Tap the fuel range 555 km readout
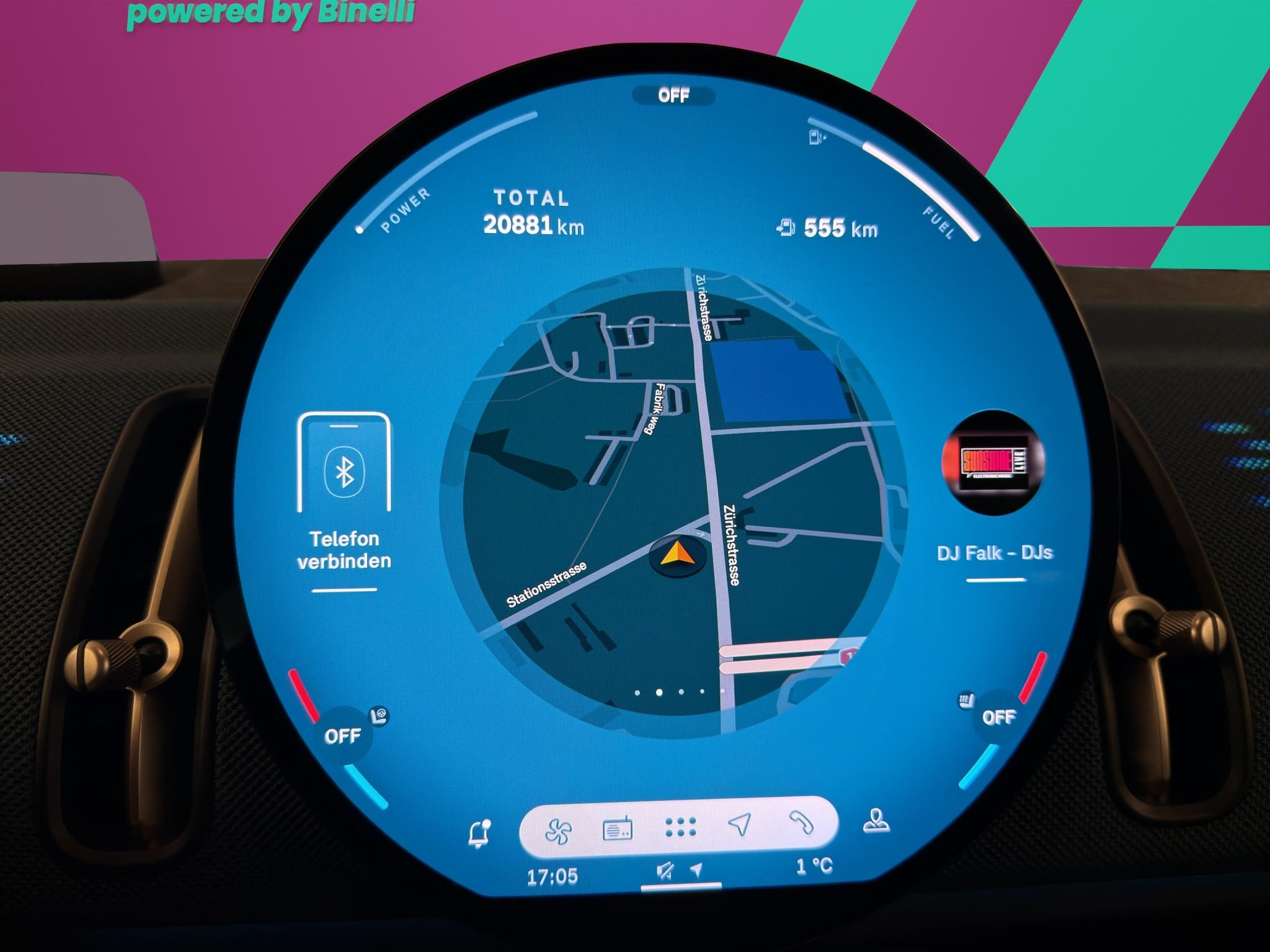Screen dimensions: 1270x952 click(826, 229)
